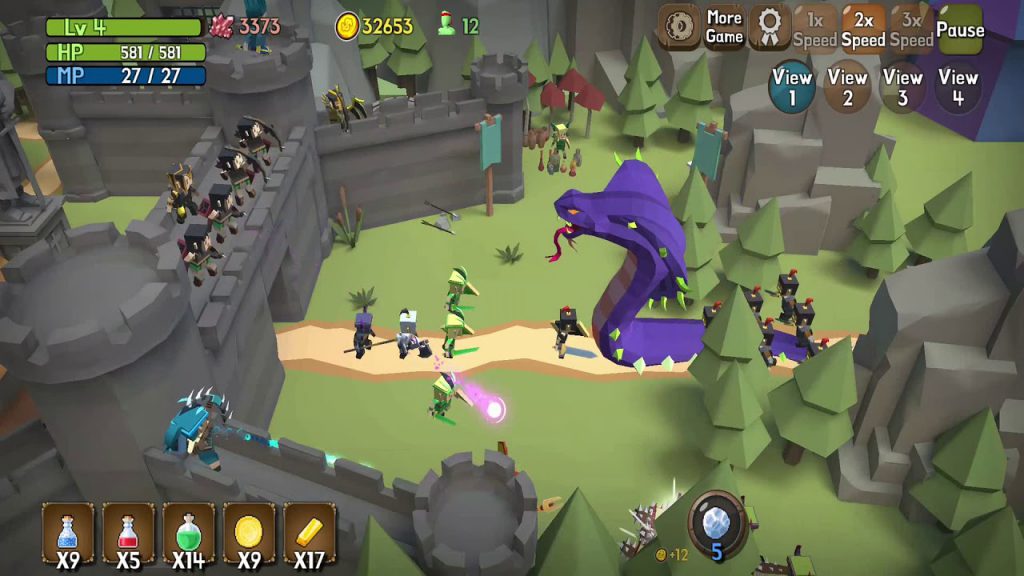This screenshot has width=1024, height=576.
Task: Switch to 3x Speed
Action: (x=911, y=27)
